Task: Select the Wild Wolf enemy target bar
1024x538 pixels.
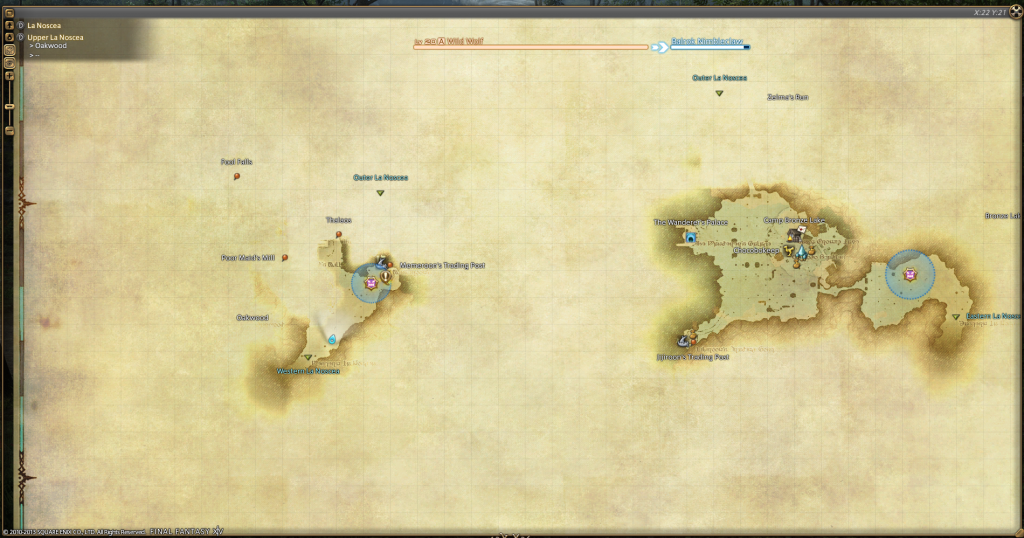Action: [530, 45]
